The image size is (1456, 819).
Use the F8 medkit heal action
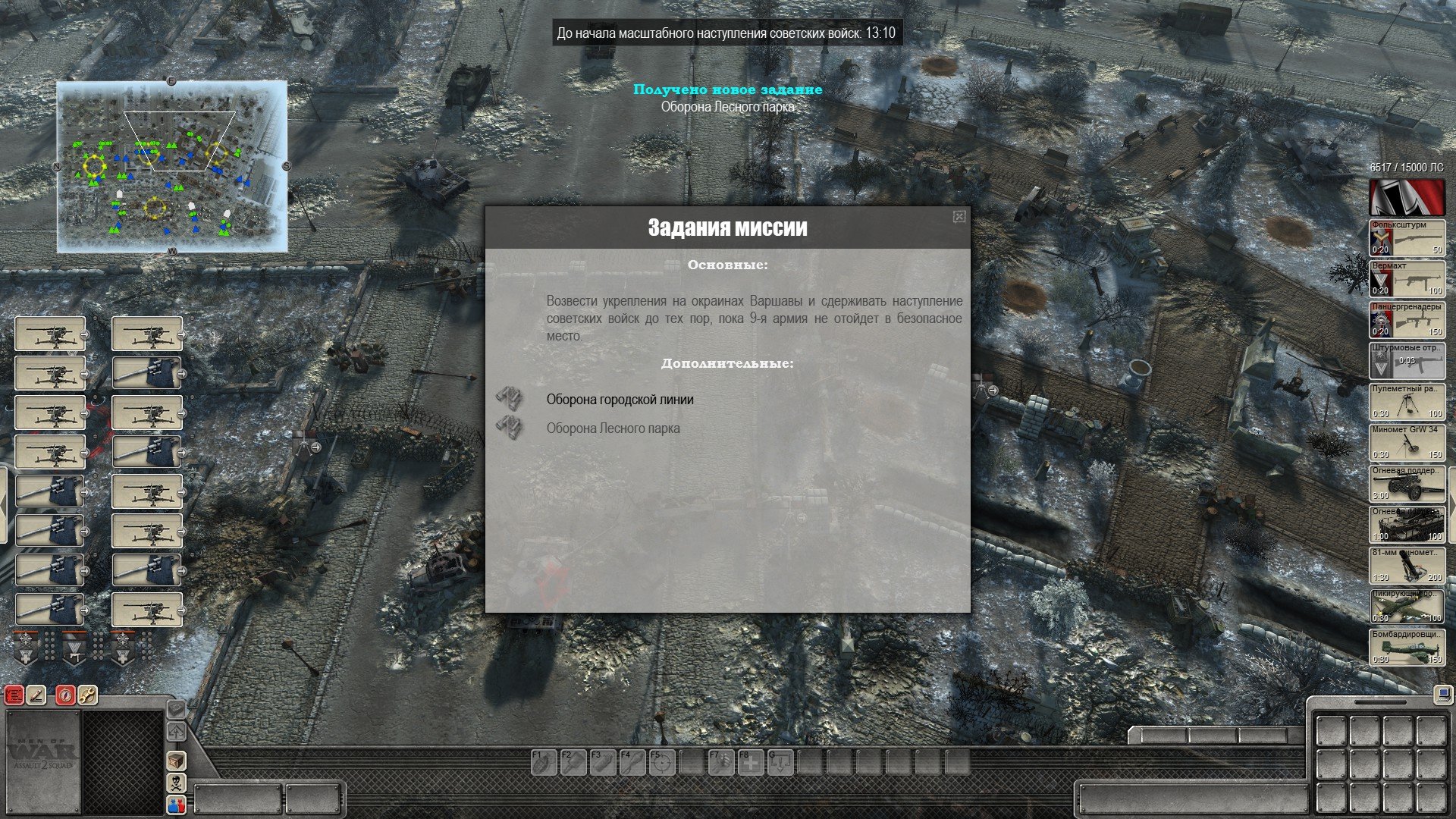pos(751,762)
